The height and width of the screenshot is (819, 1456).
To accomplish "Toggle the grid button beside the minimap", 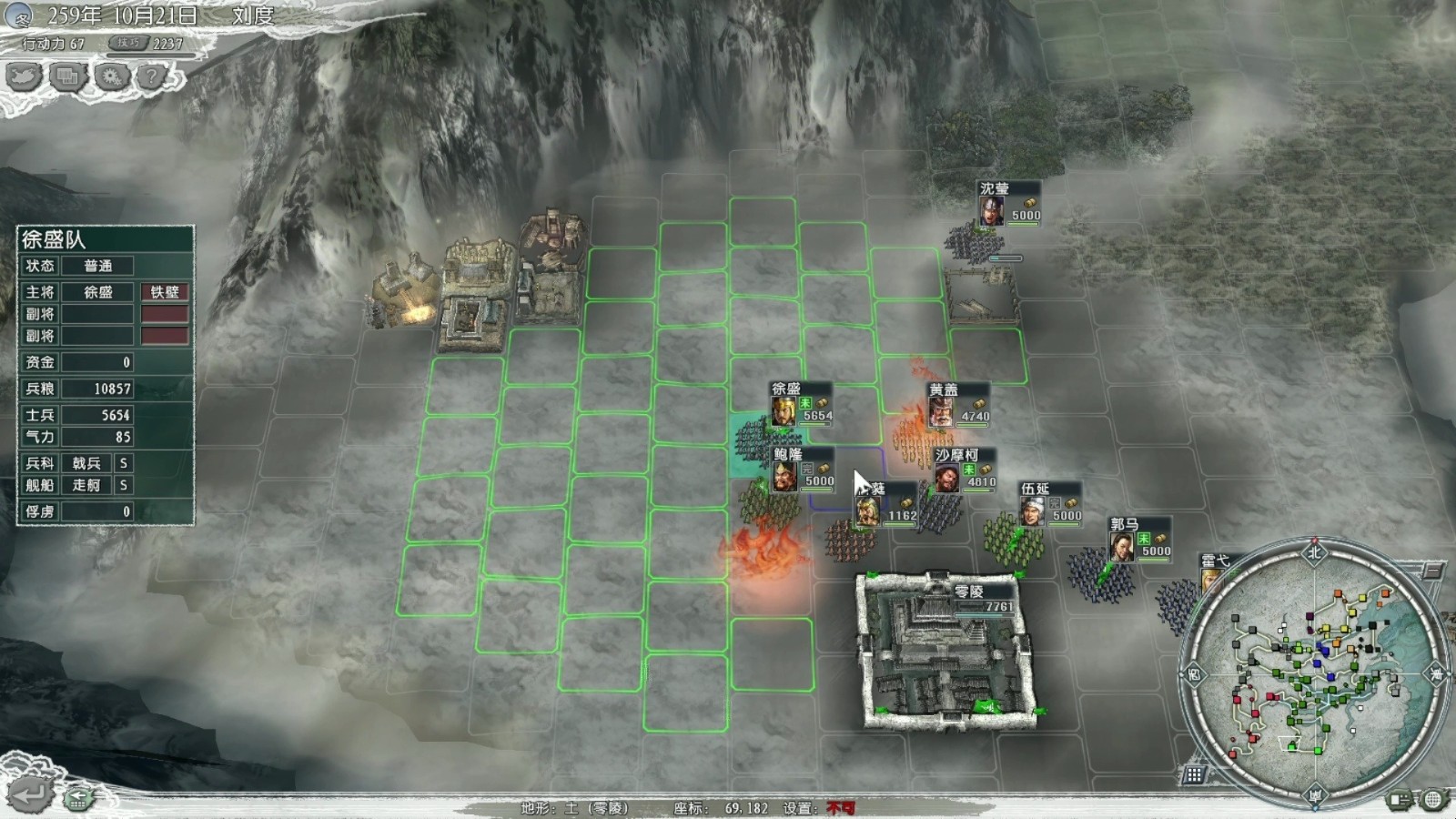I will tap(1193, 774).
